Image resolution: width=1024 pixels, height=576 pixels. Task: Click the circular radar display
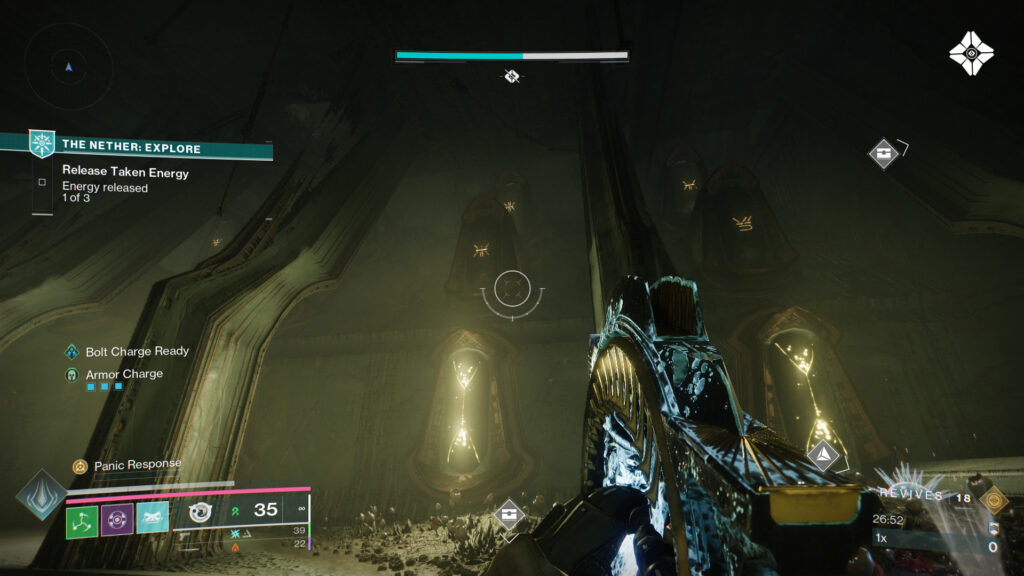(68, 67)
